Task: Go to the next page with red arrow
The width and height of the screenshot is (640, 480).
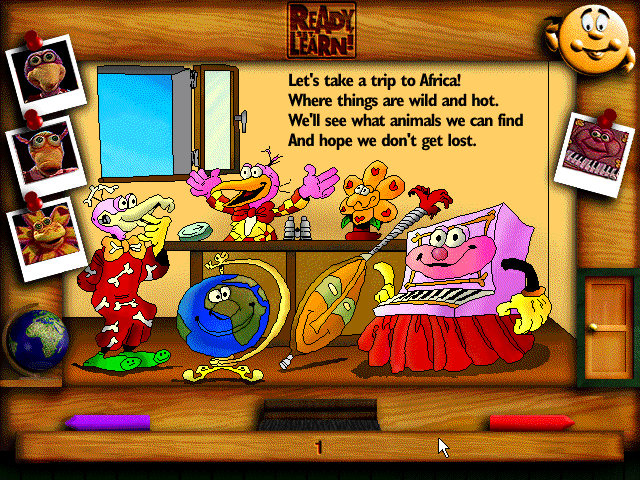Action: click(531, 423)
